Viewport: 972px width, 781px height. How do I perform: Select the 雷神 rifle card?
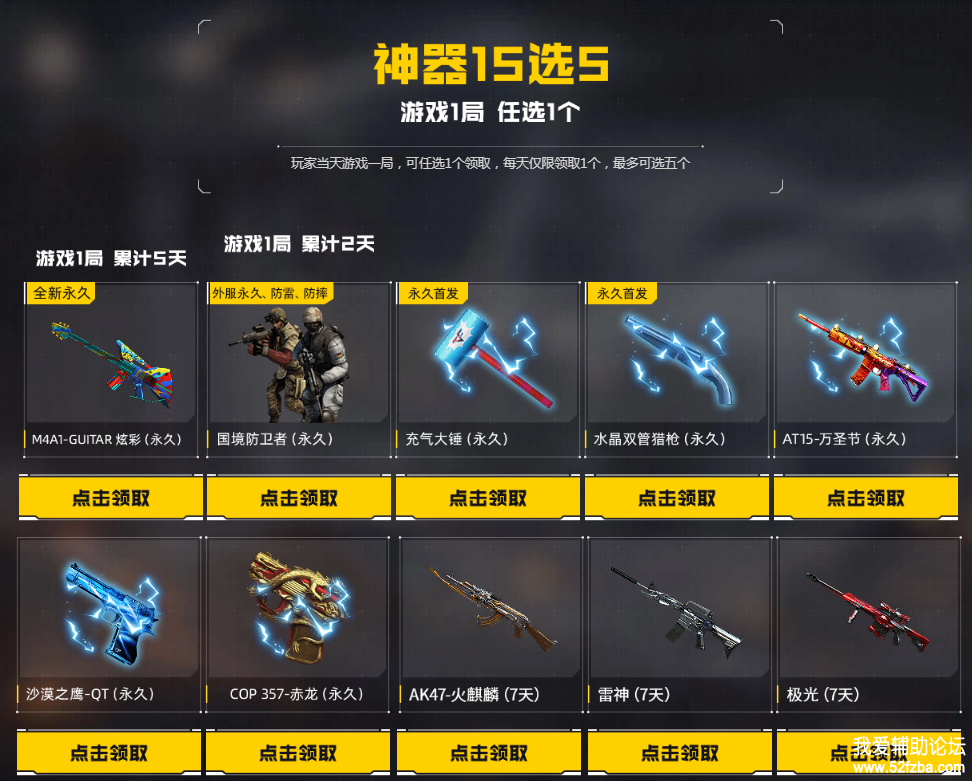point(679,622)
